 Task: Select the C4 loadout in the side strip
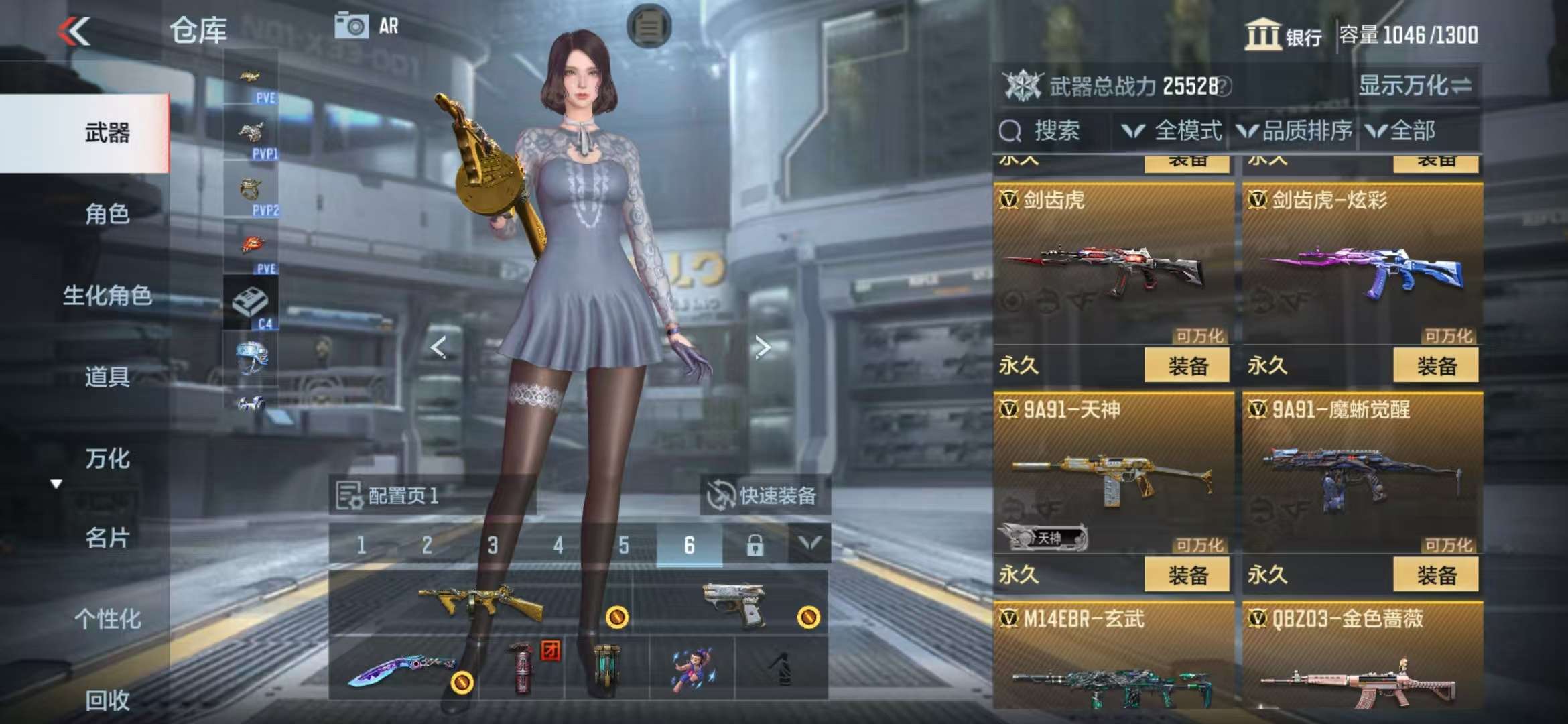251,304
